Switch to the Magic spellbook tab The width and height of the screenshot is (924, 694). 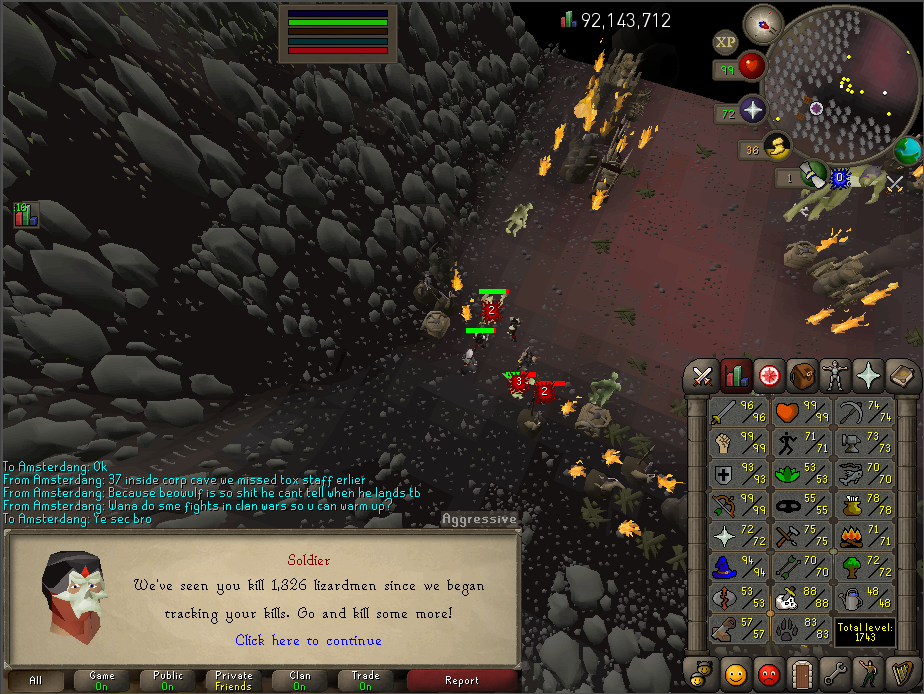click(x=900, y=376)
